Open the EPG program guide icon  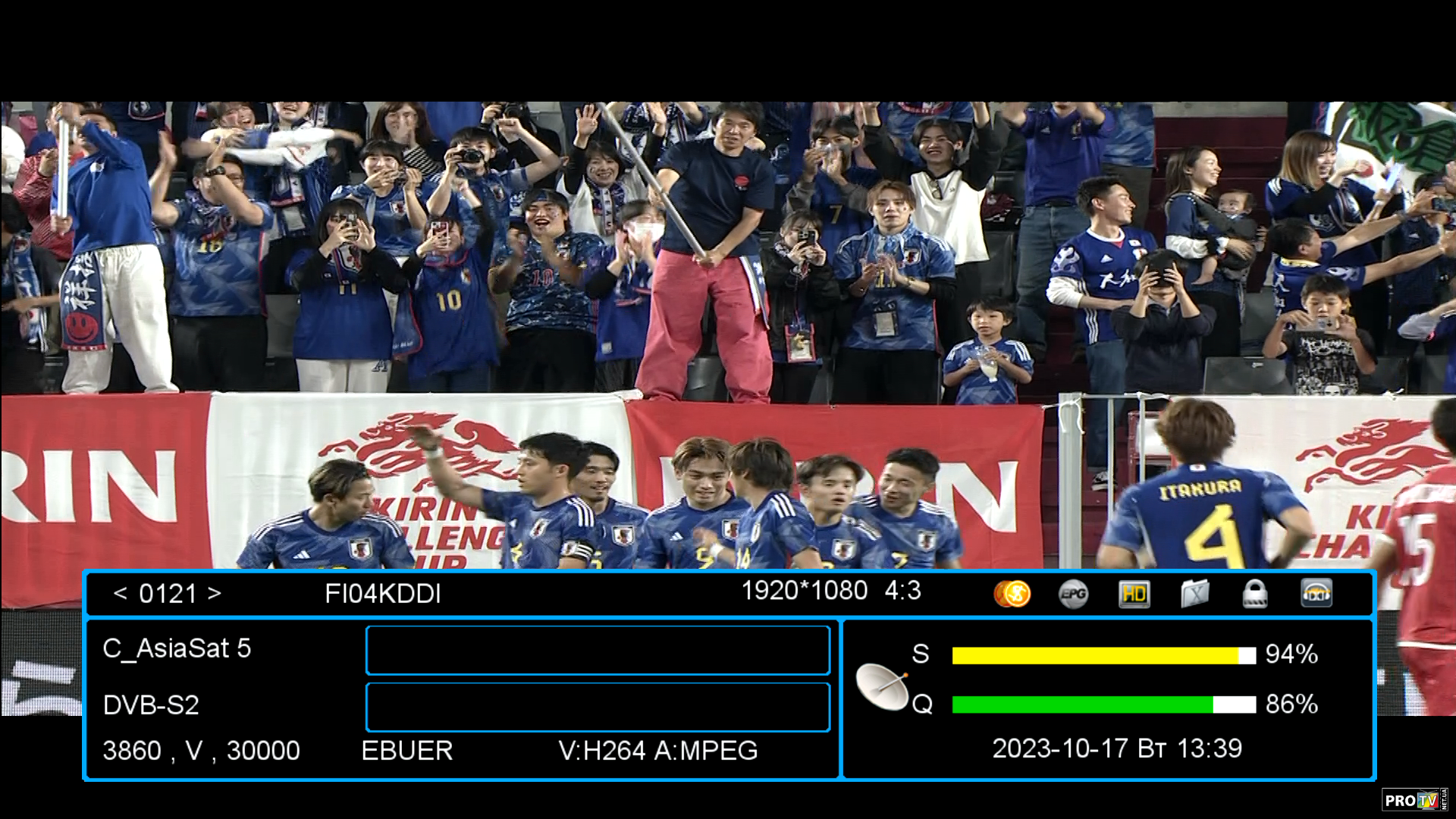click(1073, 594)
